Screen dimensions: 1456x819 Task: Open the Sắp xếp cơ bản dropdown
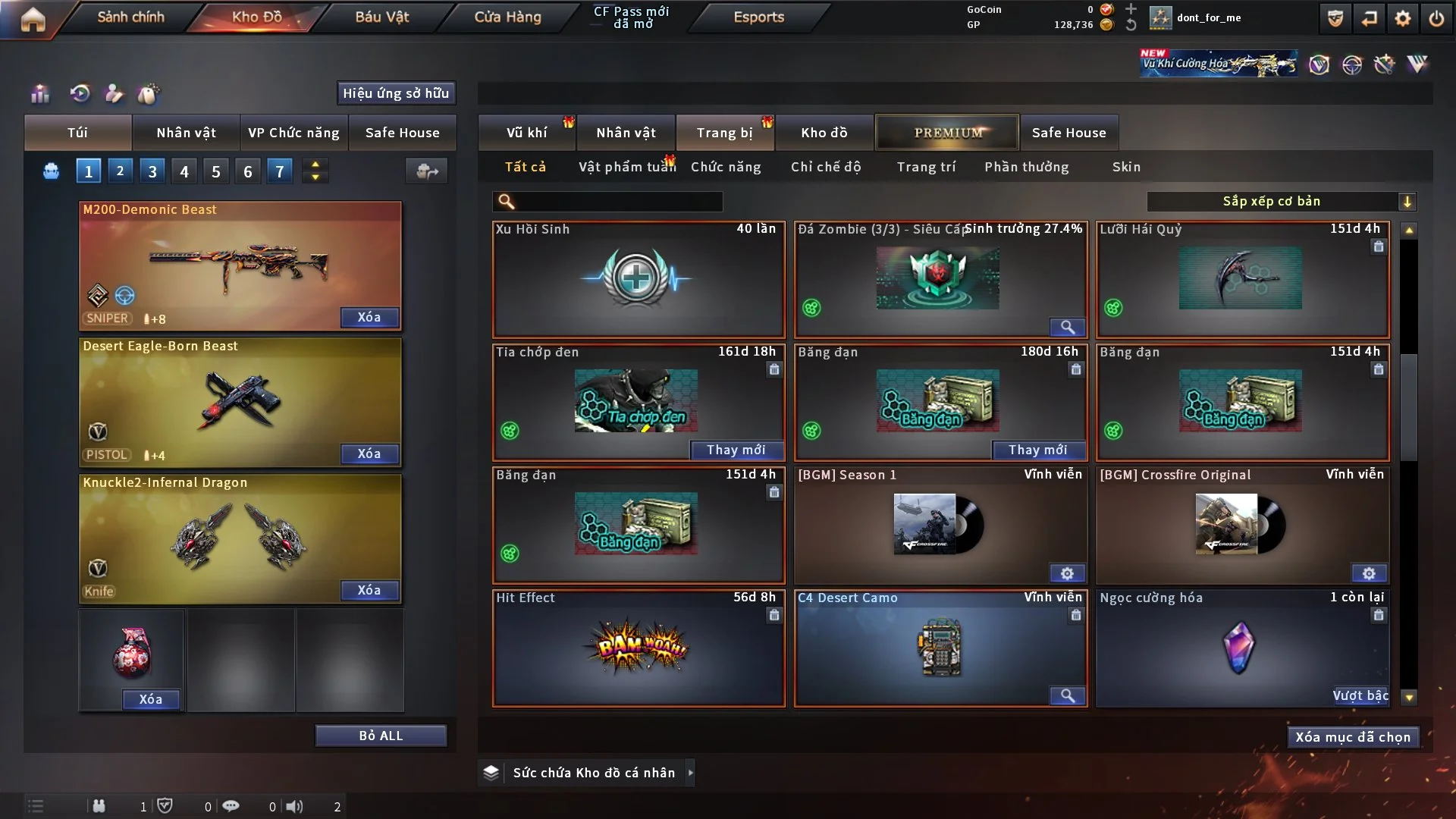(1281, 201)
